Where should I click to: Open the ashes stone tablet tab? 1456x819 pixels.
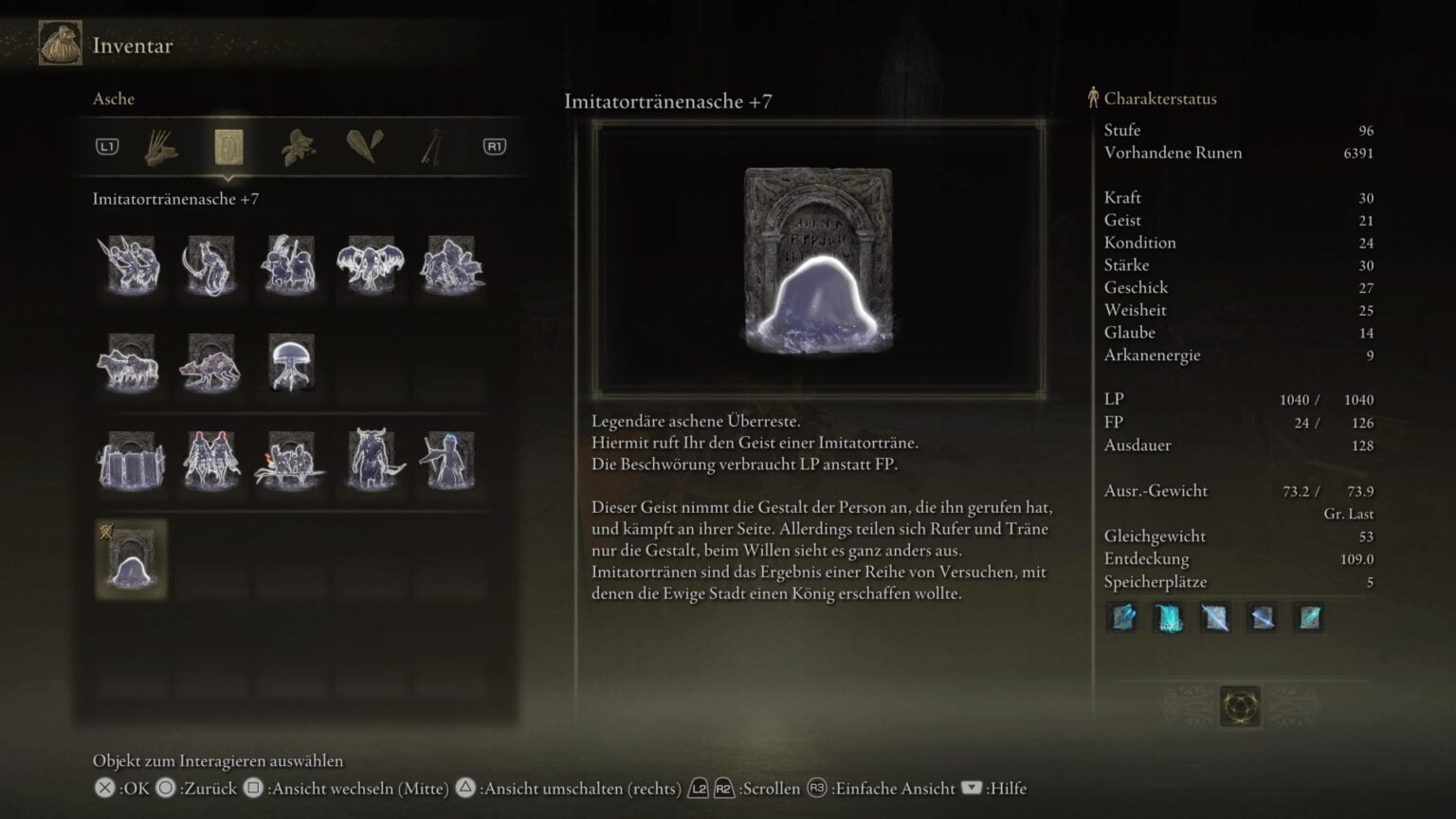click(x=228, y=147)
